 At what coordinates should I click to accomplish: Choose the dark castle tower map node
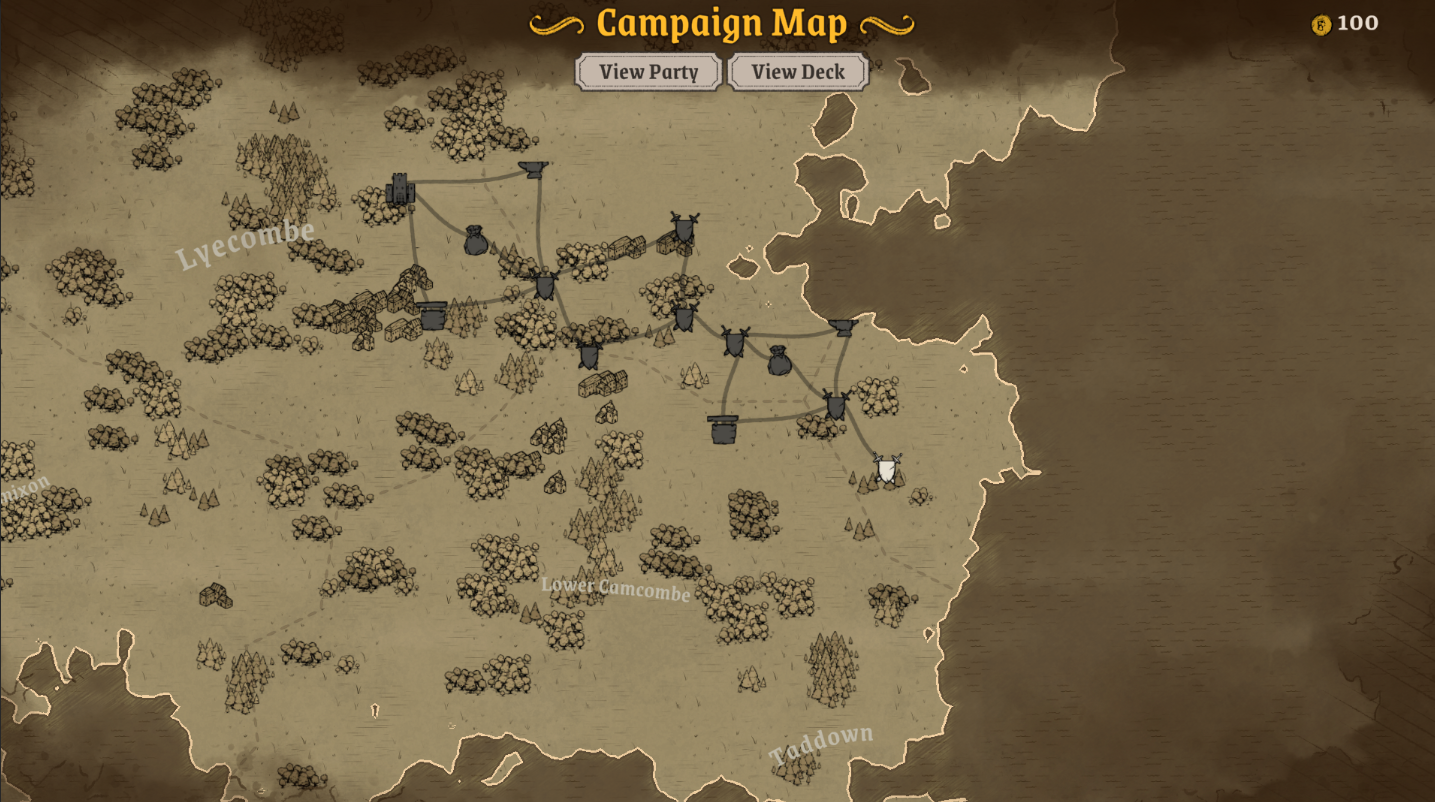(x=401, y=189)
